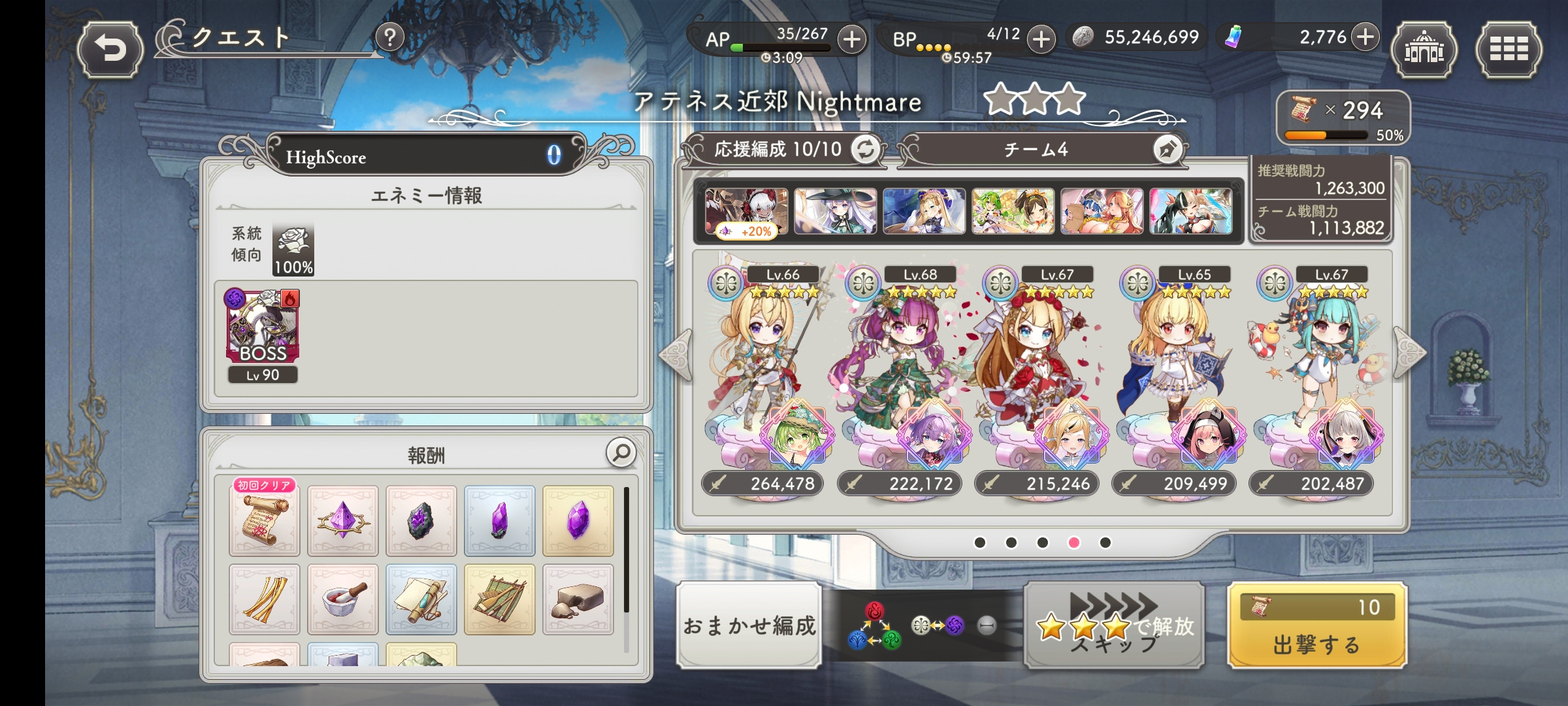Viewport: 1568px width, 706px height.
Task: Start the quest with 出撃する
Action: point(1316,626)
